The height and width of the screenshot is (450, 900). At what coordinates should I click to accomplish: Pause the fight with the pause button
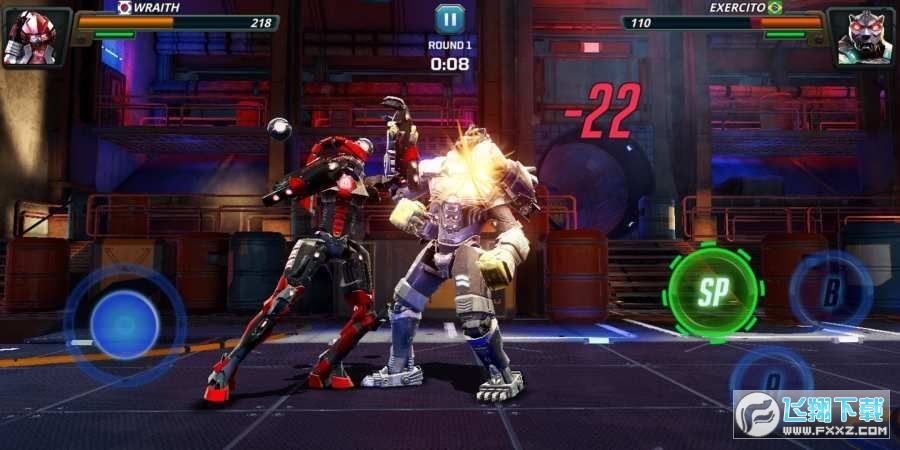(449, 19)
